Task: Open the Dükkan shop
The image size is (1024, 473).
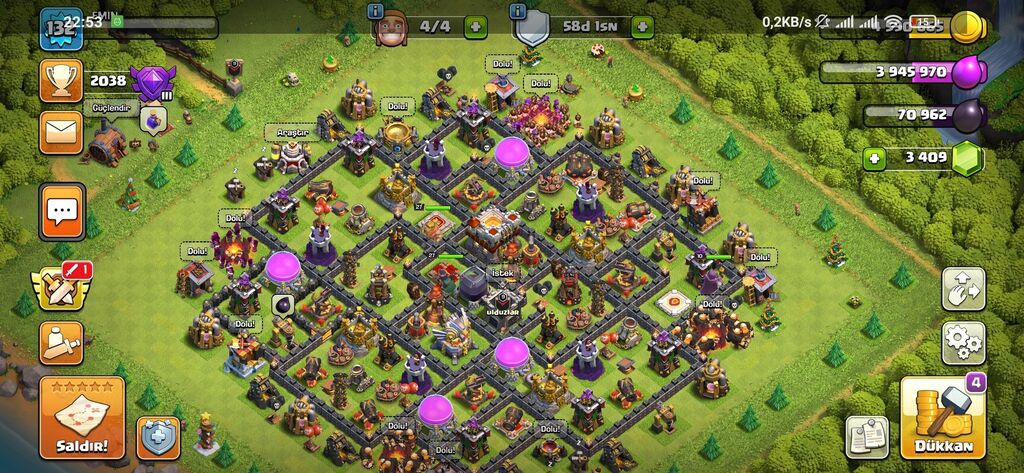Action: click(x=943, y=418)
